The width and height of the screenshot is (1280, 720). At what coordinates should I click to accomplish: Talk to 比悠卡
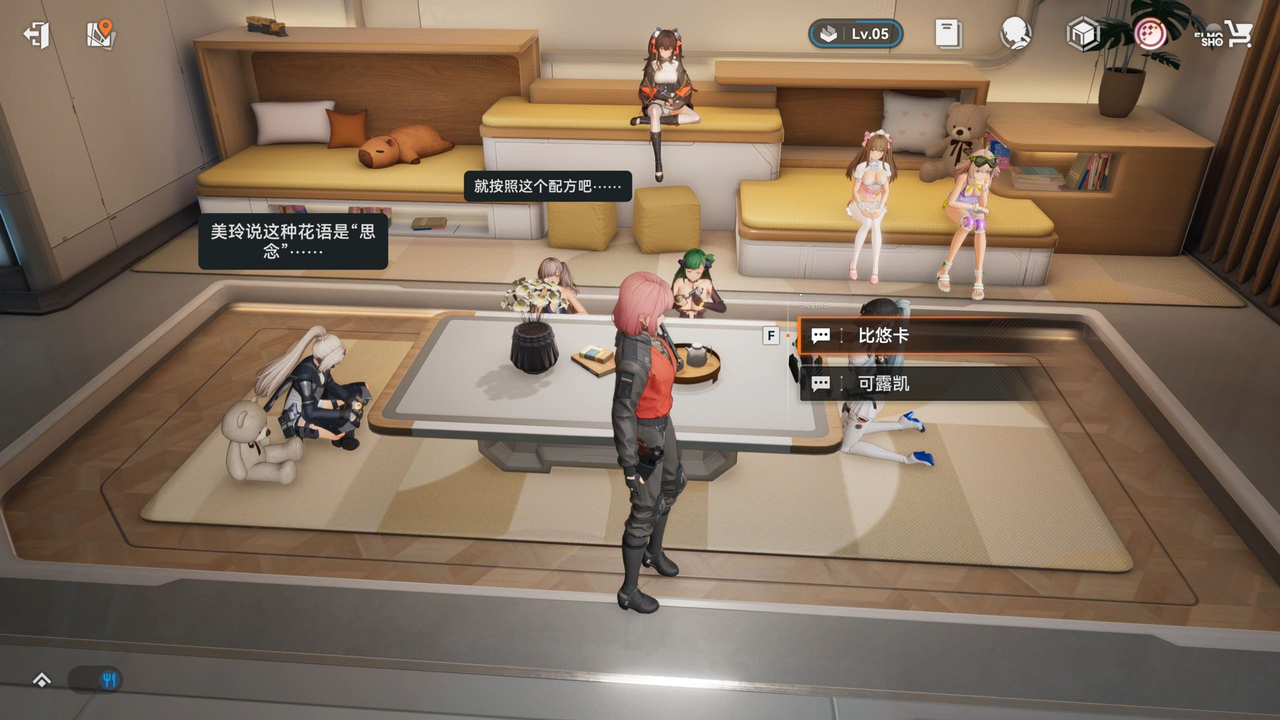[940, 336]
